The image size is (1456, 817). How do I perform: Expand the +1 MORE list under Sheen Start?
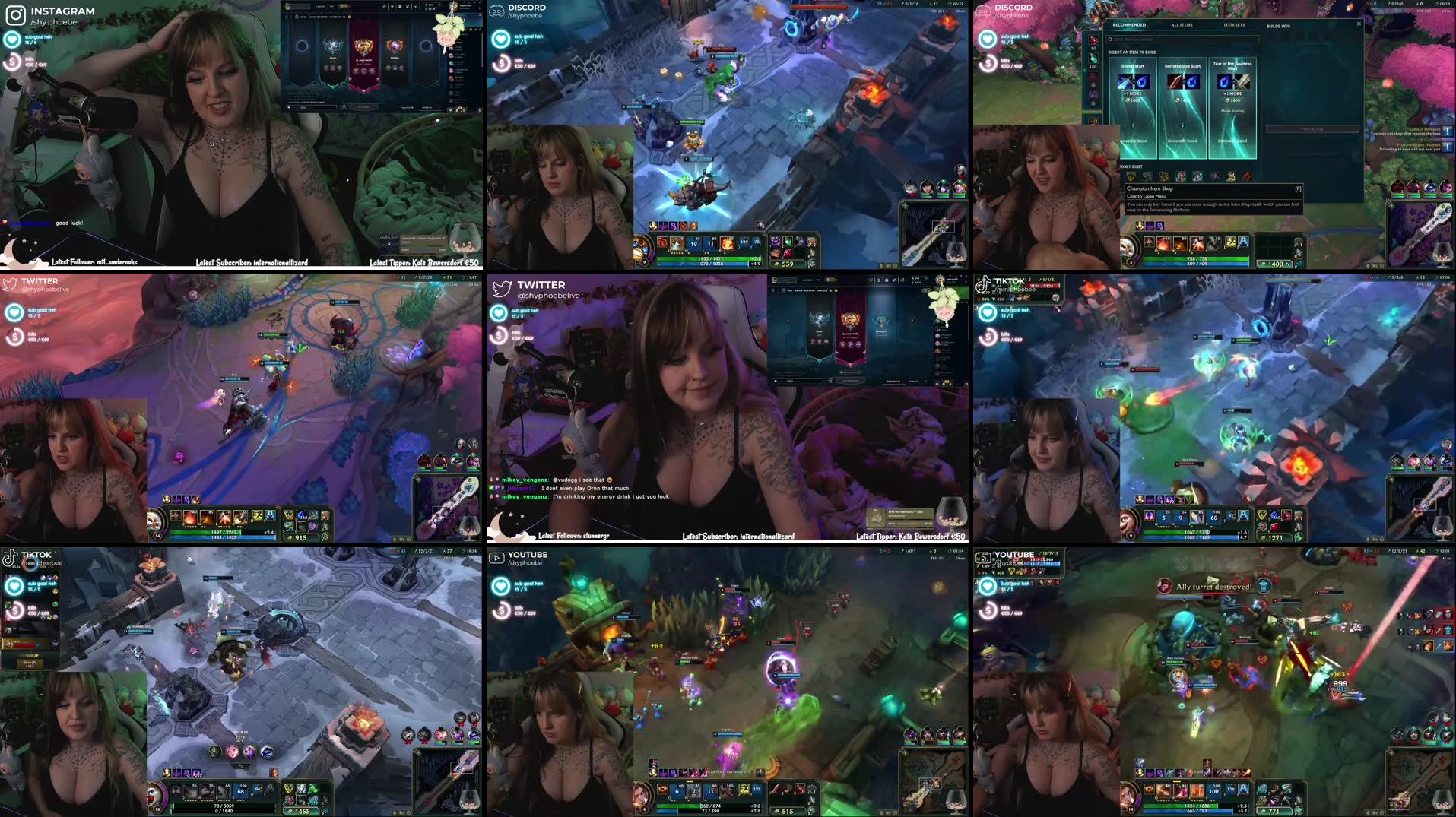pos(1133,93)
